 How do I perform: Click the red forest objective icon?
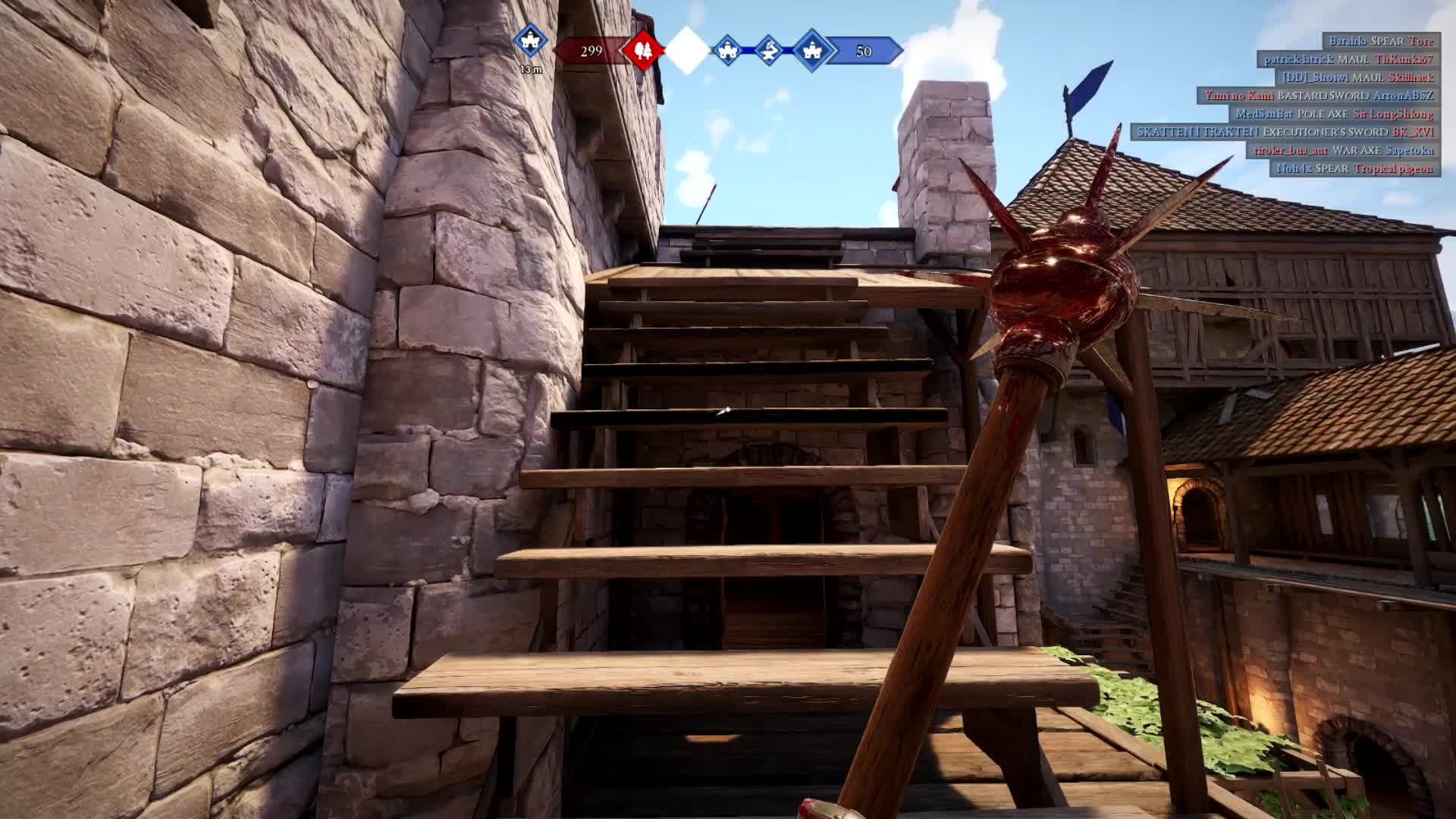(643, 50)
